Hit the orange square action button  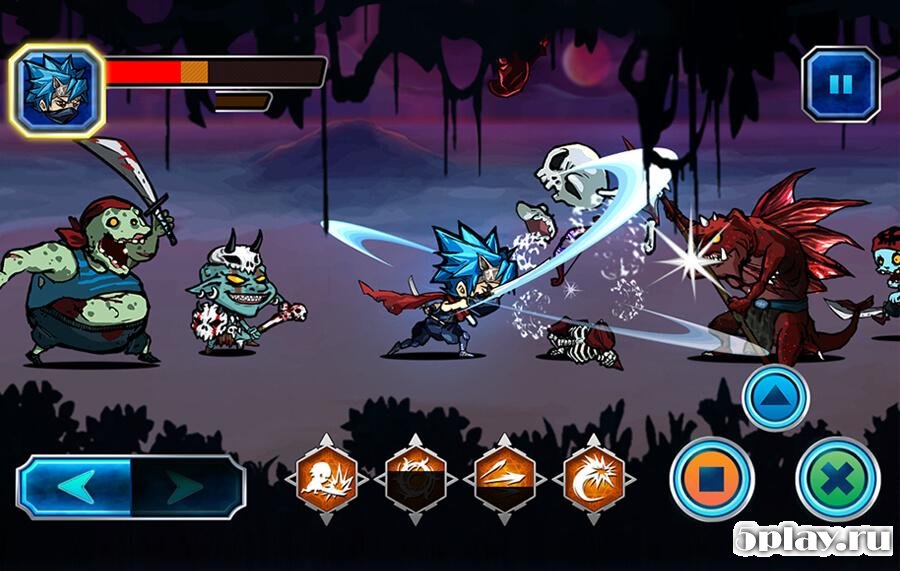point(712,478)
